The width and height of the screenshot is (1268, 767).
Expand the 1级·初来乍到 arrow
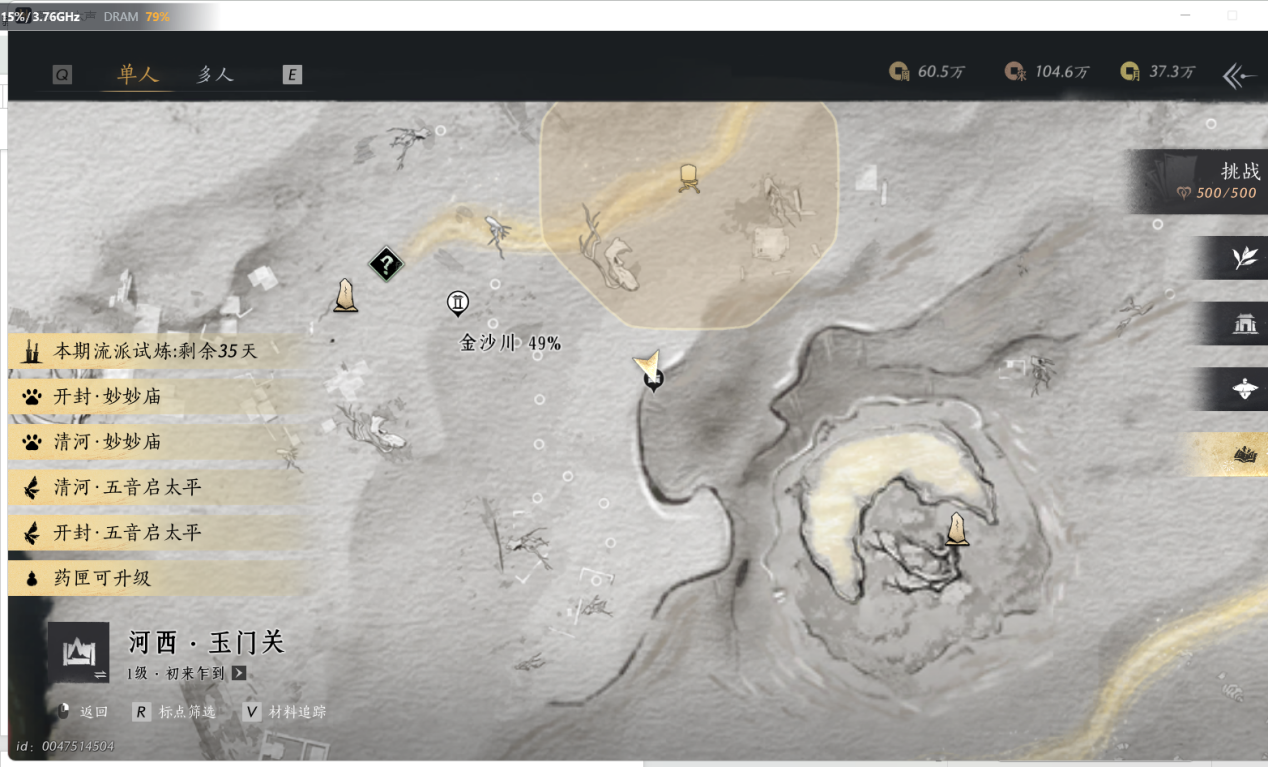pyautogui.click(x=239, y=673)
